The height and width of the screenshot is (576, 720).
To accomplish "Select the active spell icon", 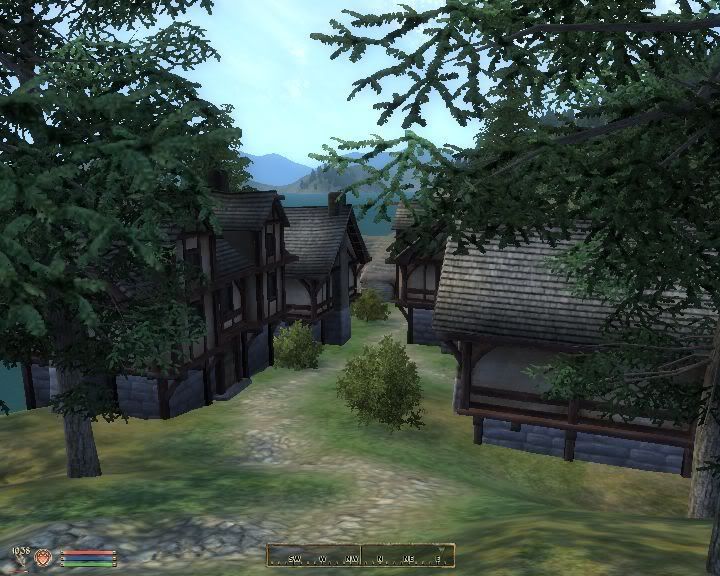I will [44, 557].
